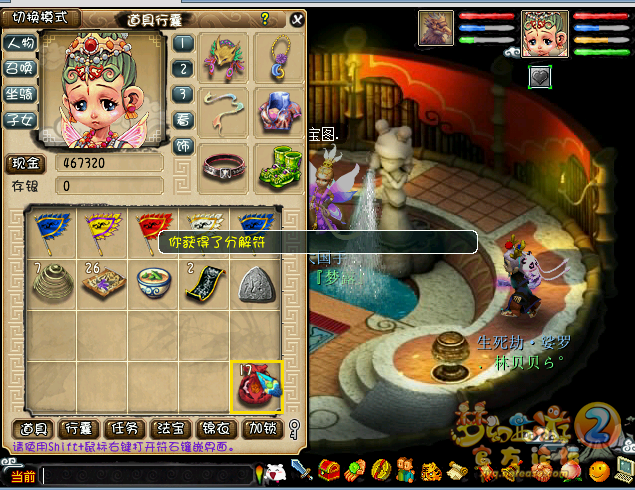Switch to the 坐骑 mount tab
Viewport: 635px width, 490px height.
pos(20,95)
